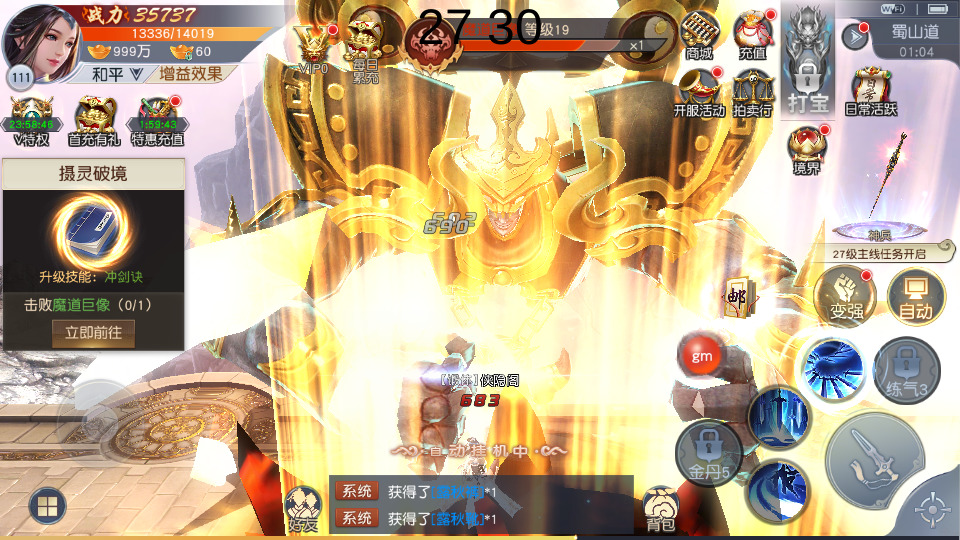Open the 充值 recharge icon

click(x=752, y=36)
